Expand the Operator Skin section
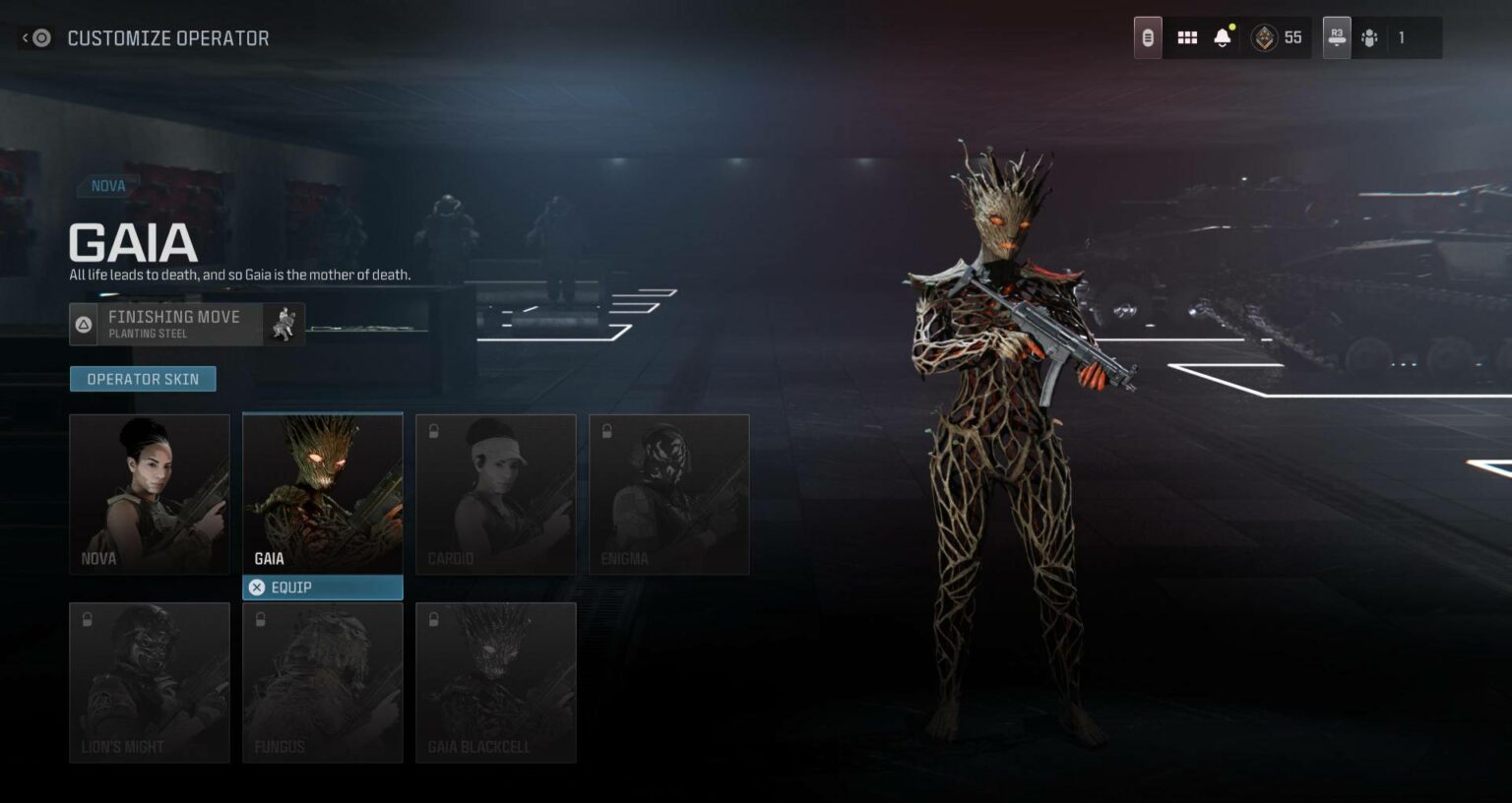This screenshot has width=1512, height=803. coord(143,378)
